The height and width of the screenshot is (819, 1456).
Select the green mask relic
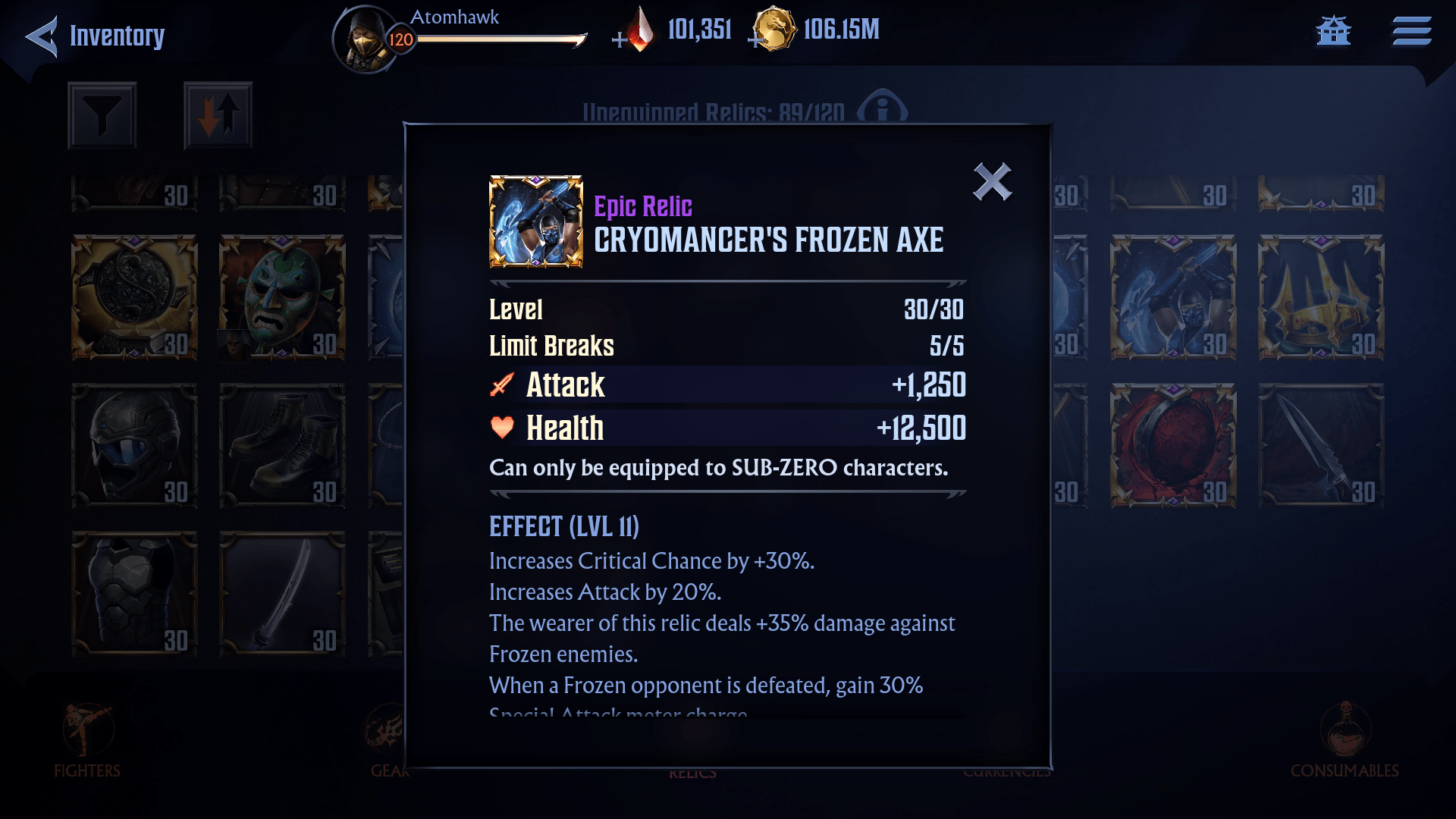point(282,297)
